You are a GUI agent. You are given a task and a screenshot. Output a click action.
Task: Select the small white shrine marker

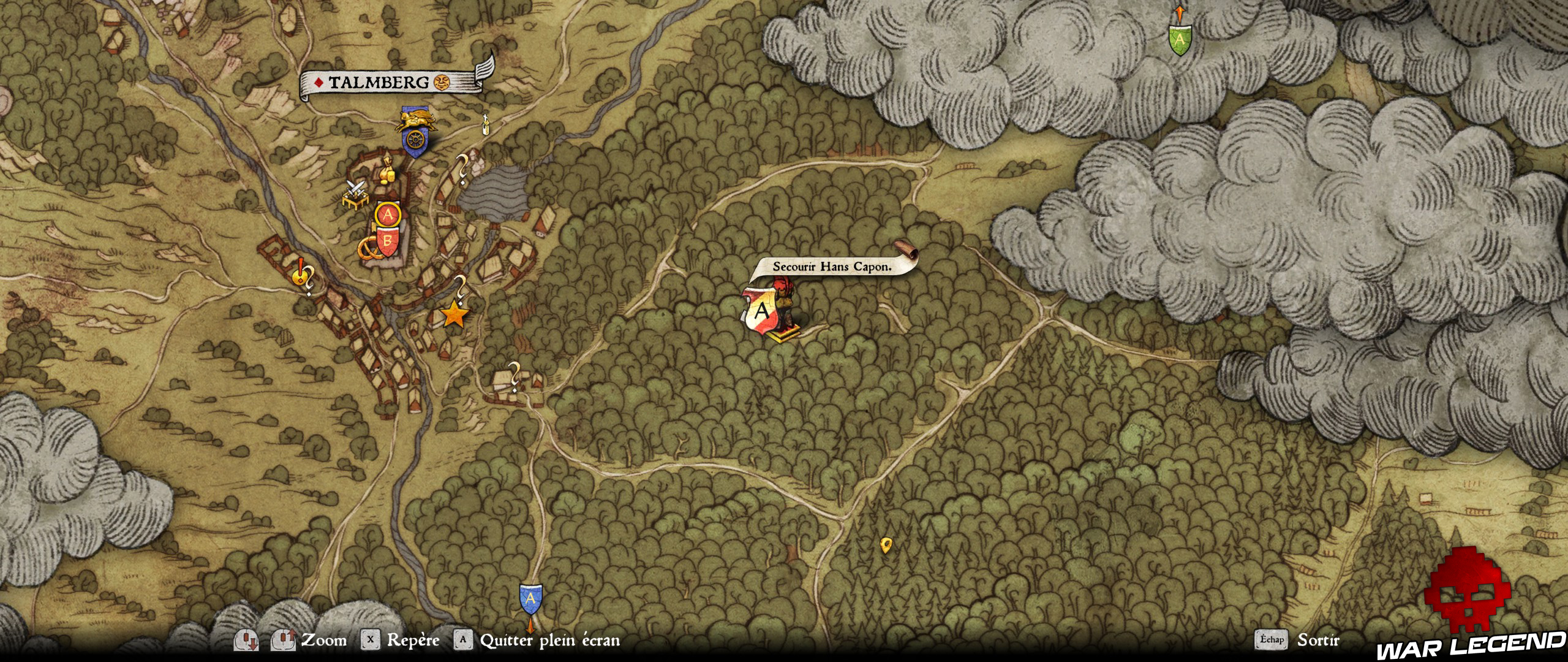[x=486, y=124]
